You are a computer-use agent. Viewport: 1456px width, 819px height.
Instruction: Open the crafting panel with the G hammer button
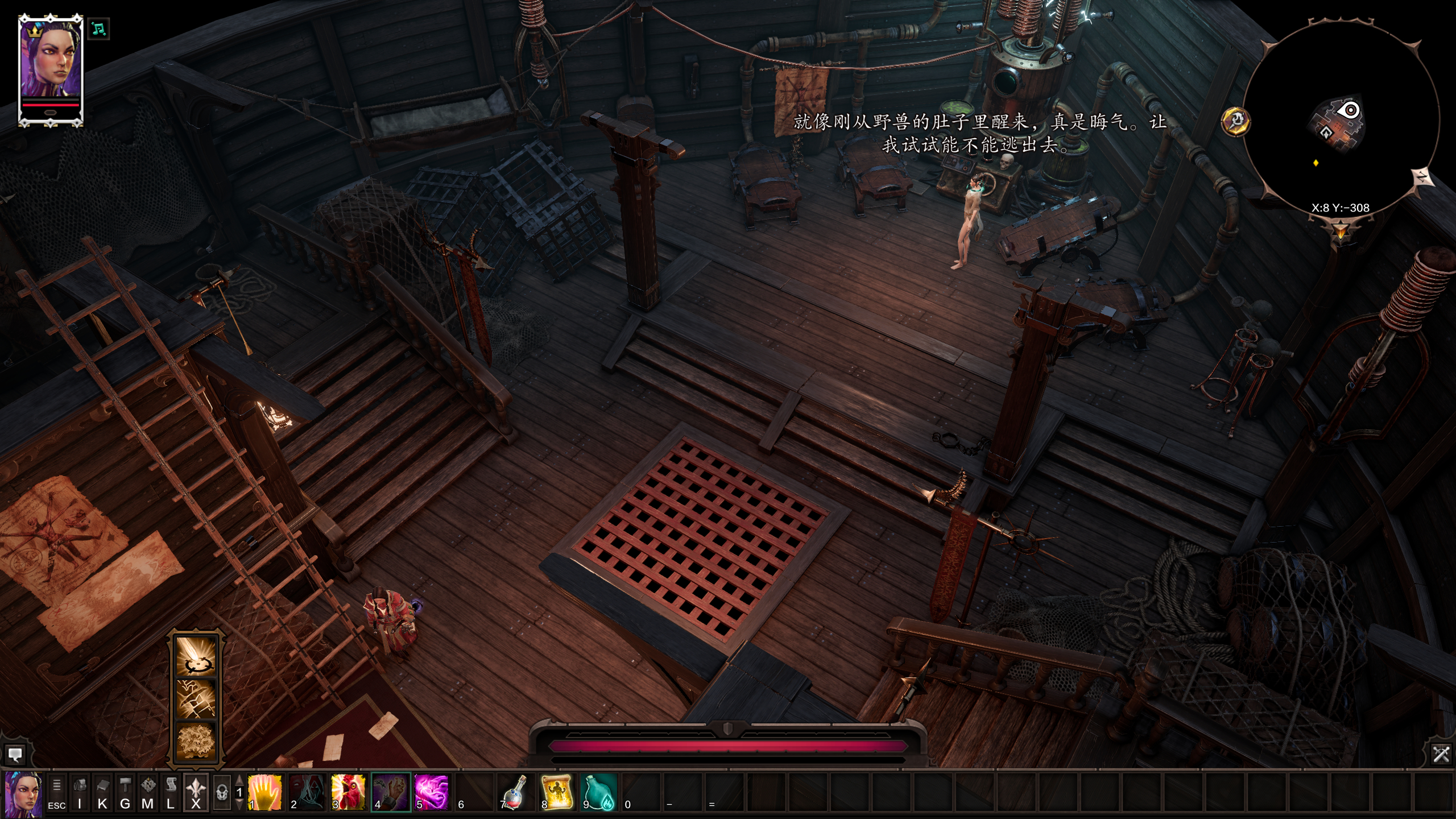pyautogui.click(x=125, y=792)
